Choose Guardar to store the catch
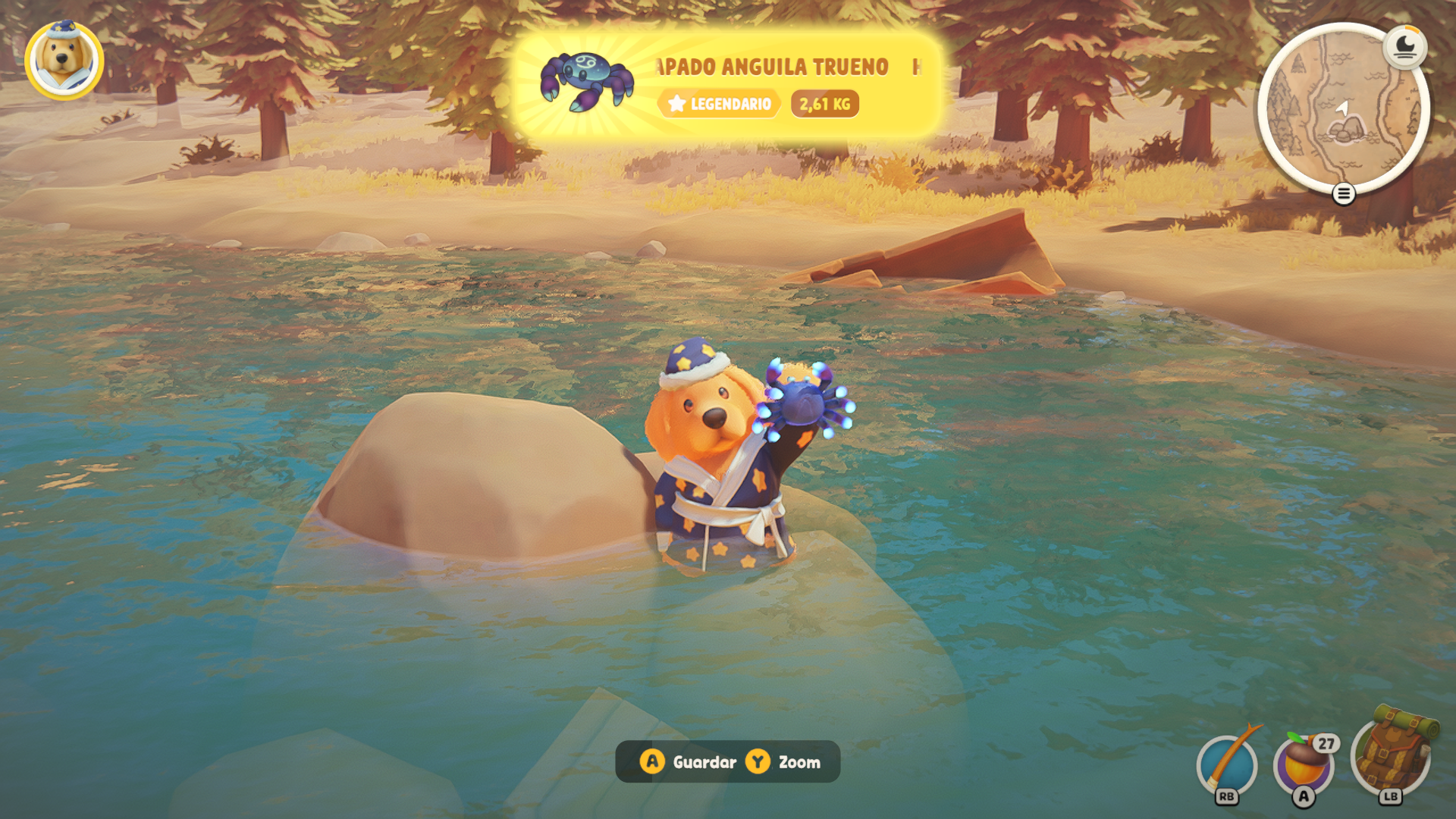Screen dimensions: 1456x819 click(689, 762)
